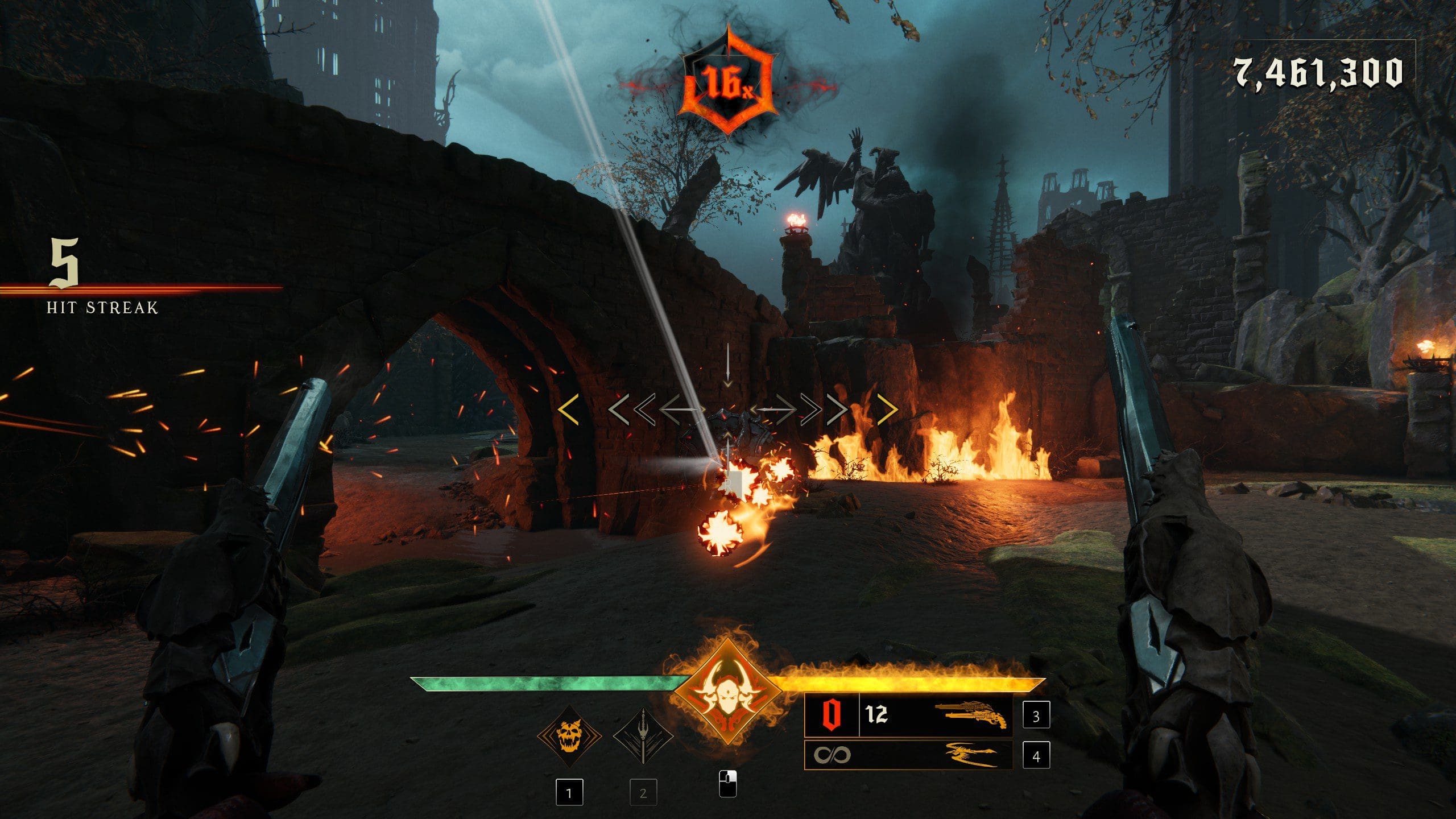This screenshot has width=1456, height=819.
Task: Select the orange skull weapon icon
Action: click(x=569, y=737)
